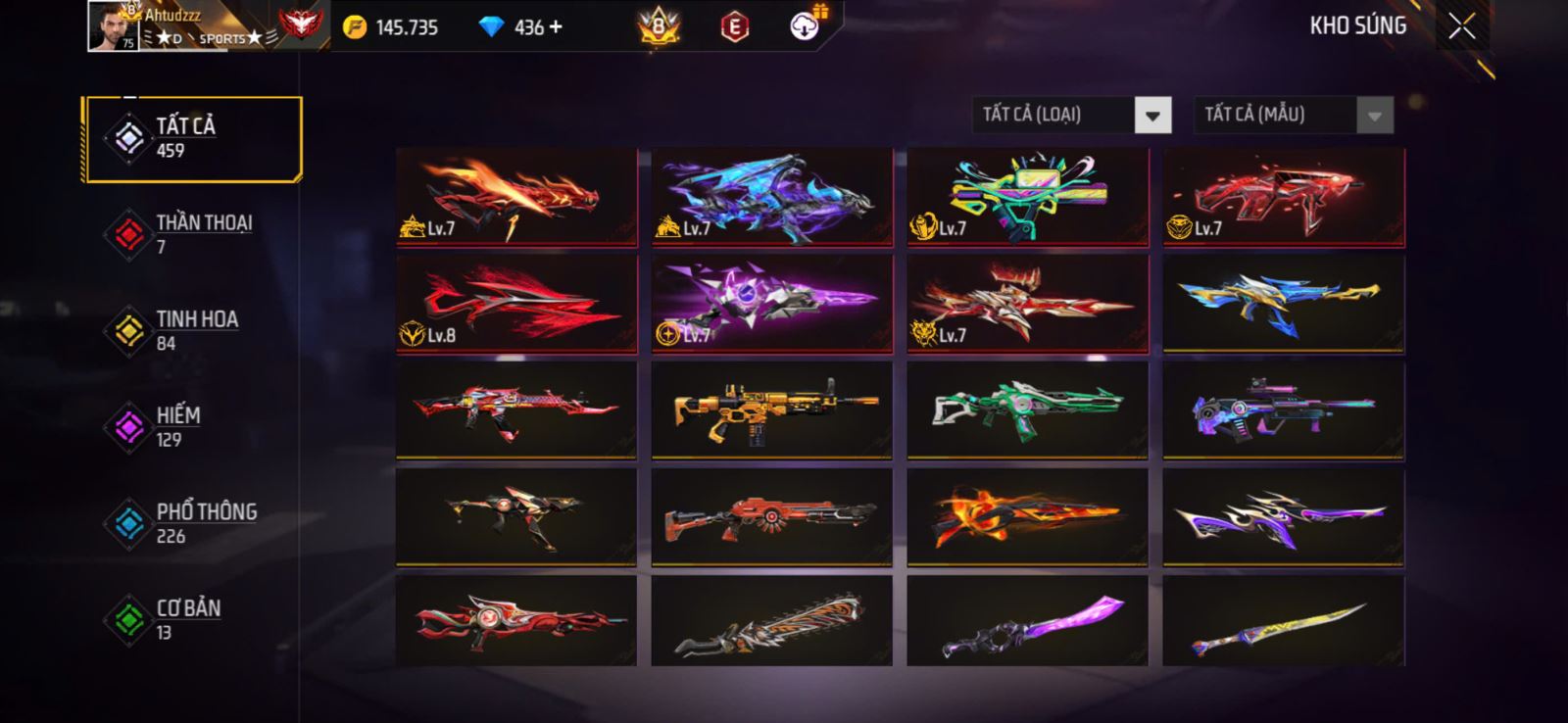Open the red hexagon E badge icon
Image resolution: width=1568 pixels, height=723 pixels.
[734, 27]
